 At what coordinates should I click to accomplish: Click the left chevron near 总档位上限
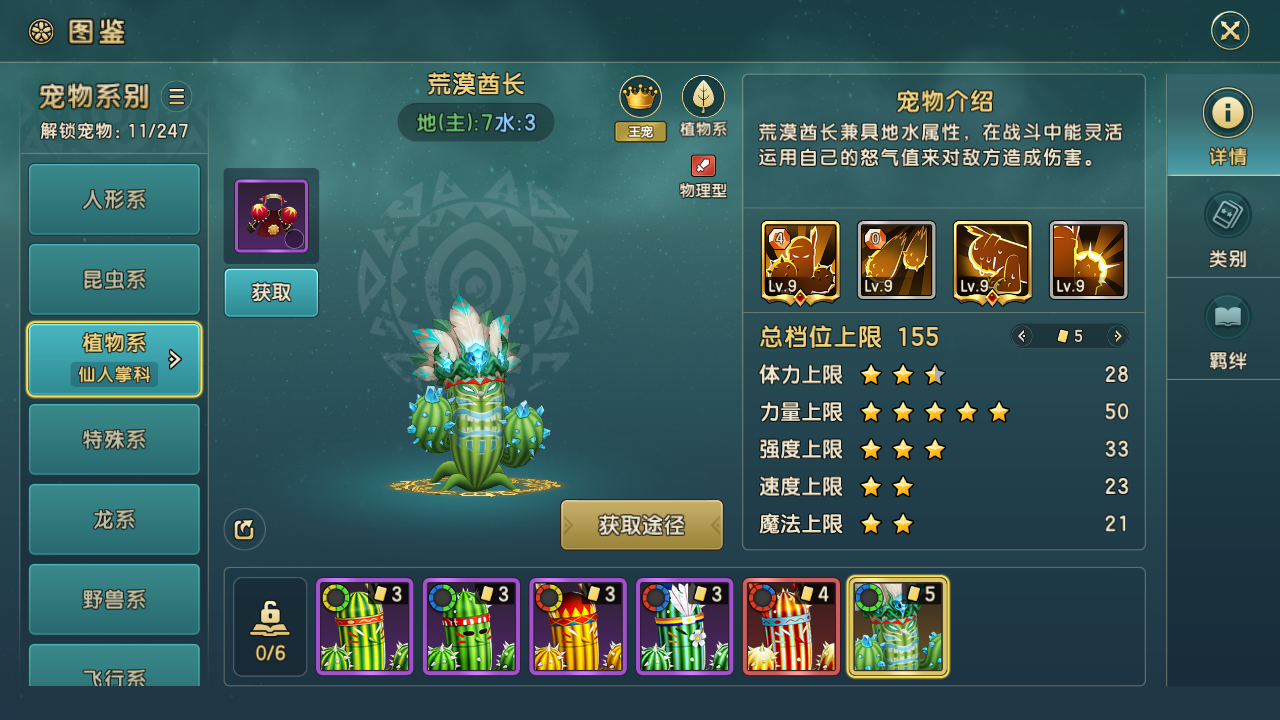point(1022,336)
